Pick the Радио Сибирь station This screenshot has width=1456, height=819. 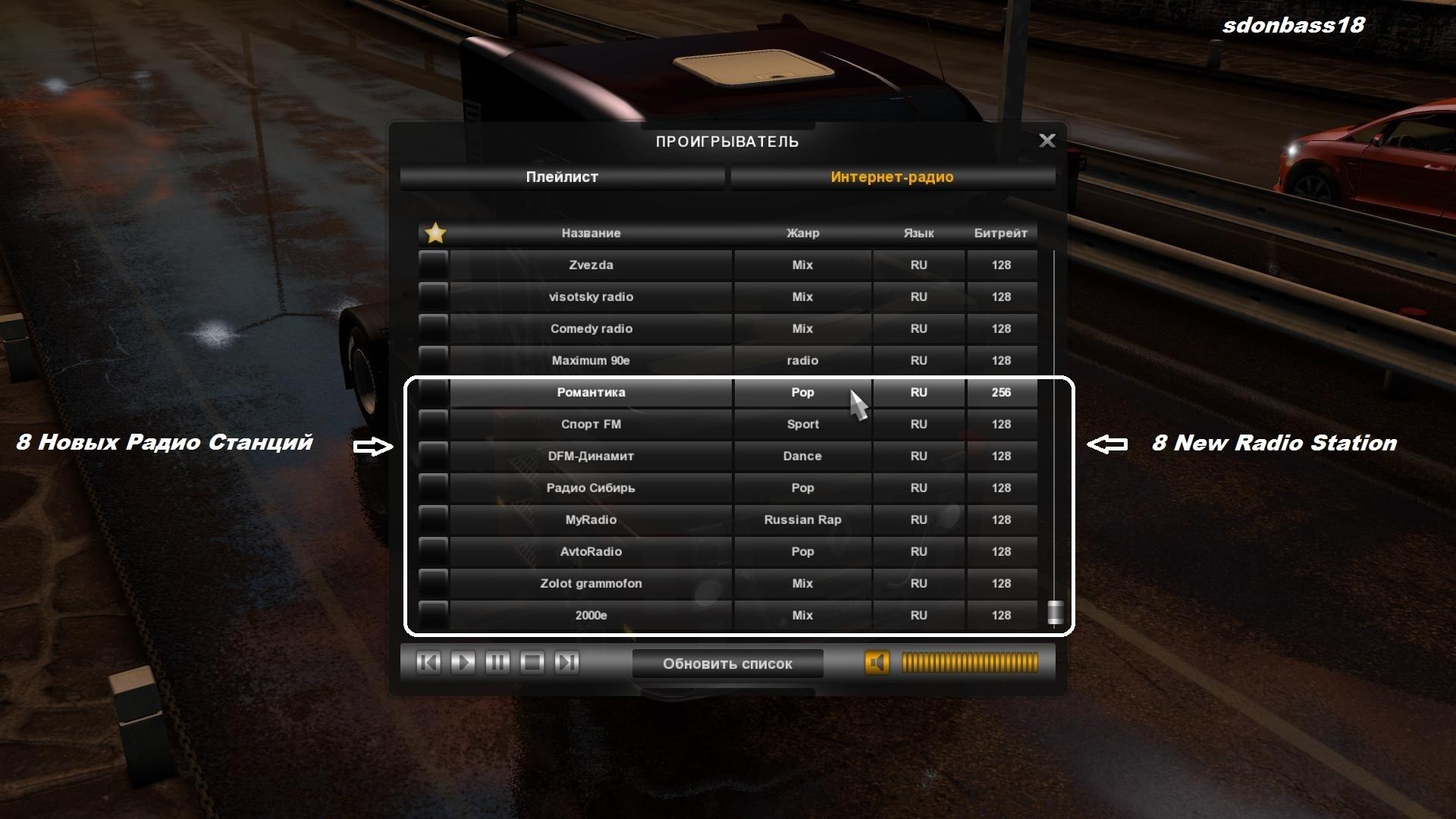(x=591, y=488)
